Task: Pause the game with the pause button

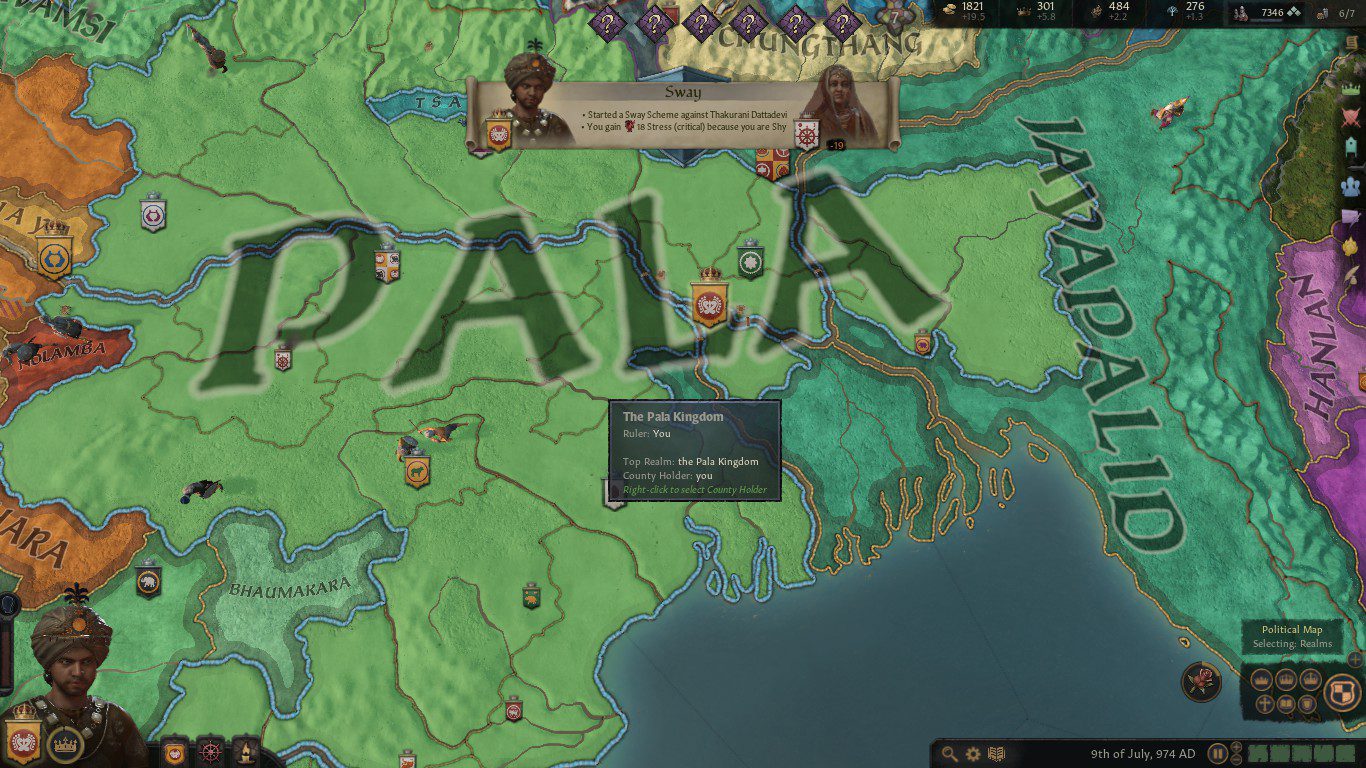Action: click(1217, 754)
